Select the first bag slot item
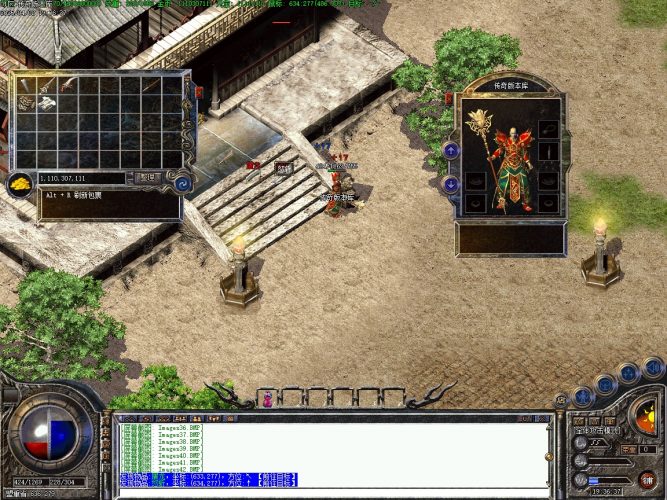The height and width of the screenshot is (500, 667). click(26, 84)
